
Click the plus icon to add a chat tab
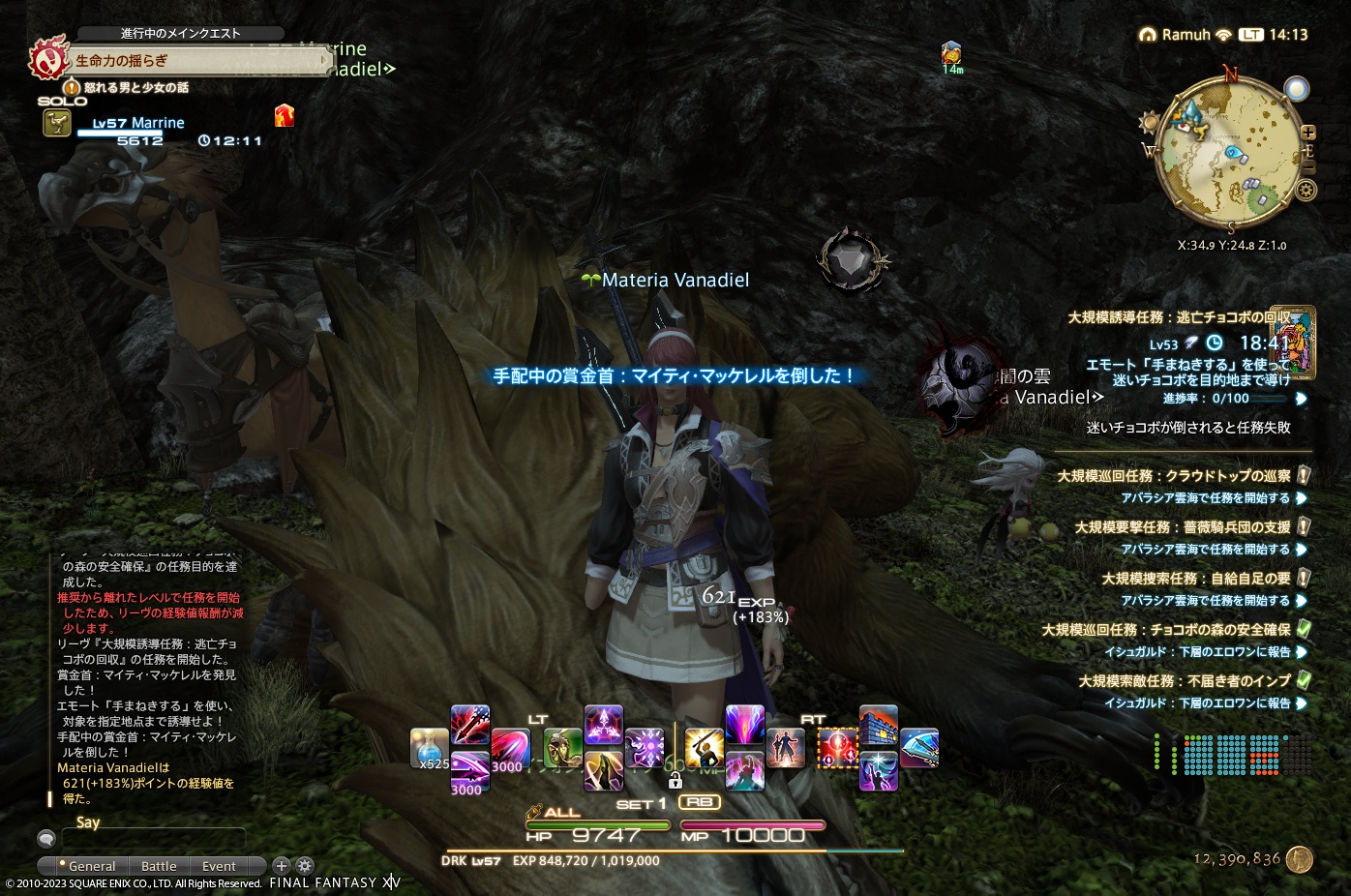click(x=281, y=865)
